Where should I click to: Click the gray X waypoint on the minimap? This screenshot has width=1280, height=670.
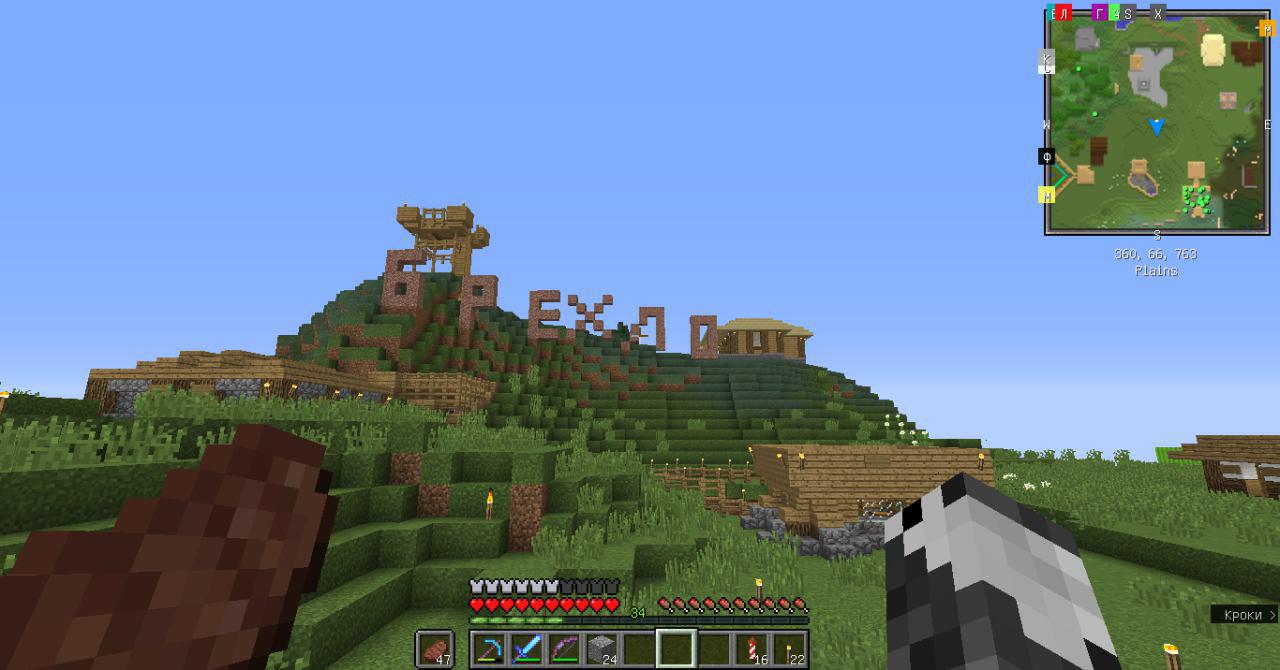[x=1158, y=13]
